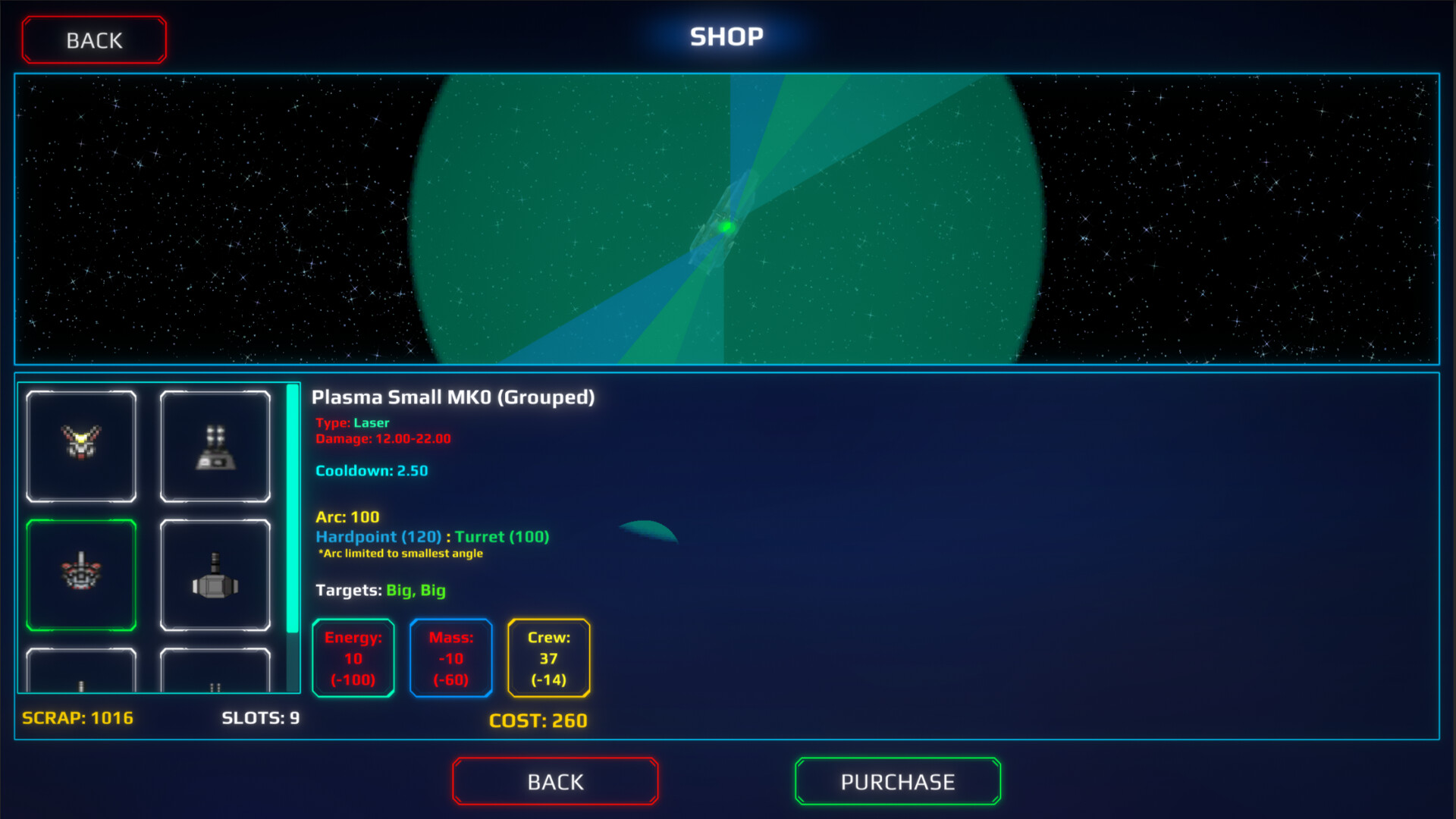
Task: Click the red Energy stat box
Action: 353,658
